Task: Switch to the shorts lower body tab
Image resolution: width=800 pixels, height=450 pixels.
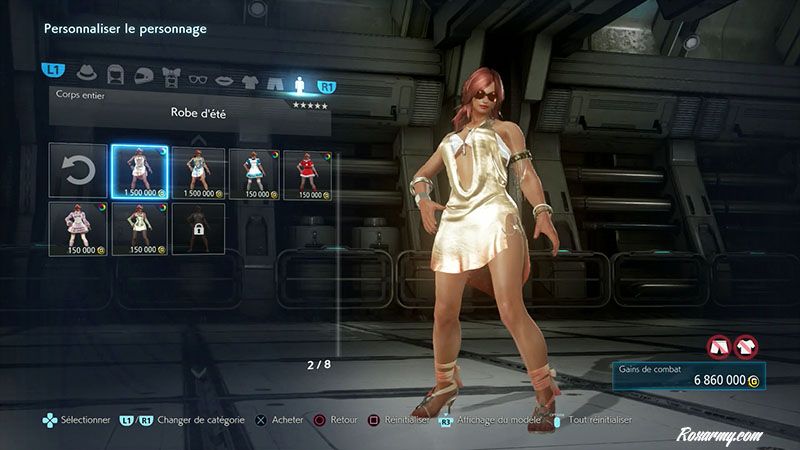Action: [x=275, y=72]
